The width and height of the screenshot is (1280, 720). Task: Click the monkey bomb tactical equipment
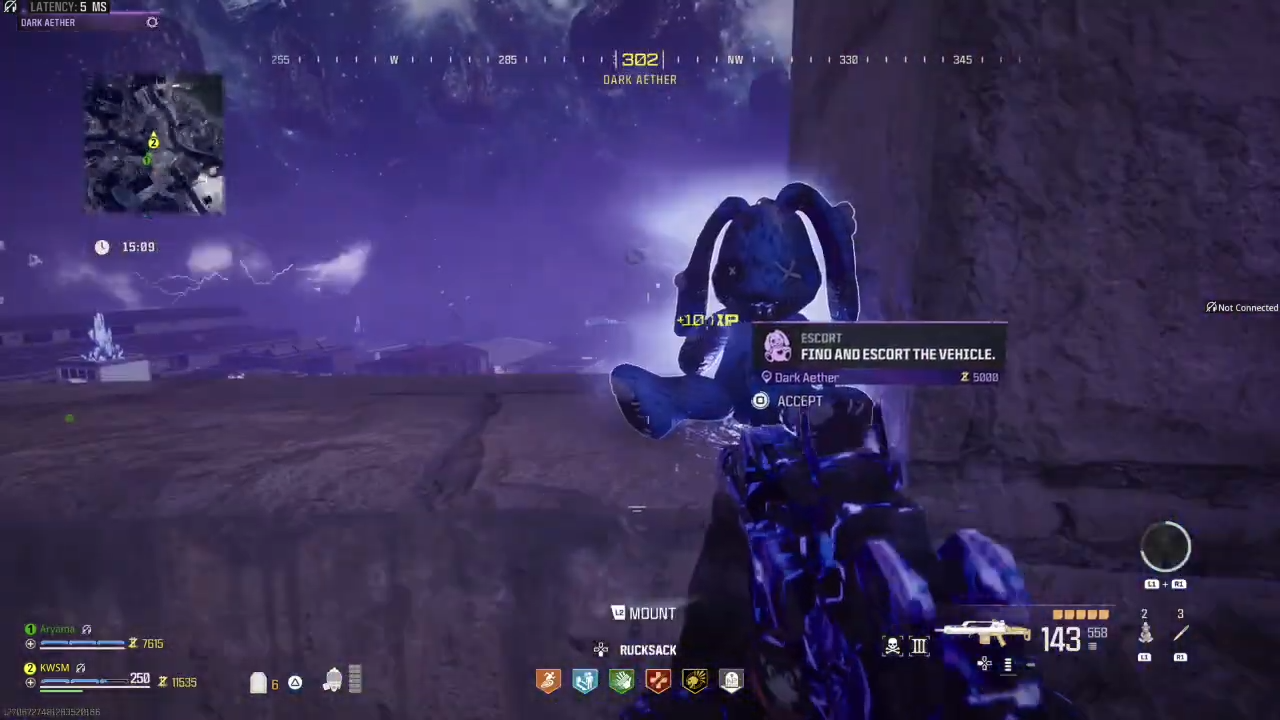tap(1145, 633)
